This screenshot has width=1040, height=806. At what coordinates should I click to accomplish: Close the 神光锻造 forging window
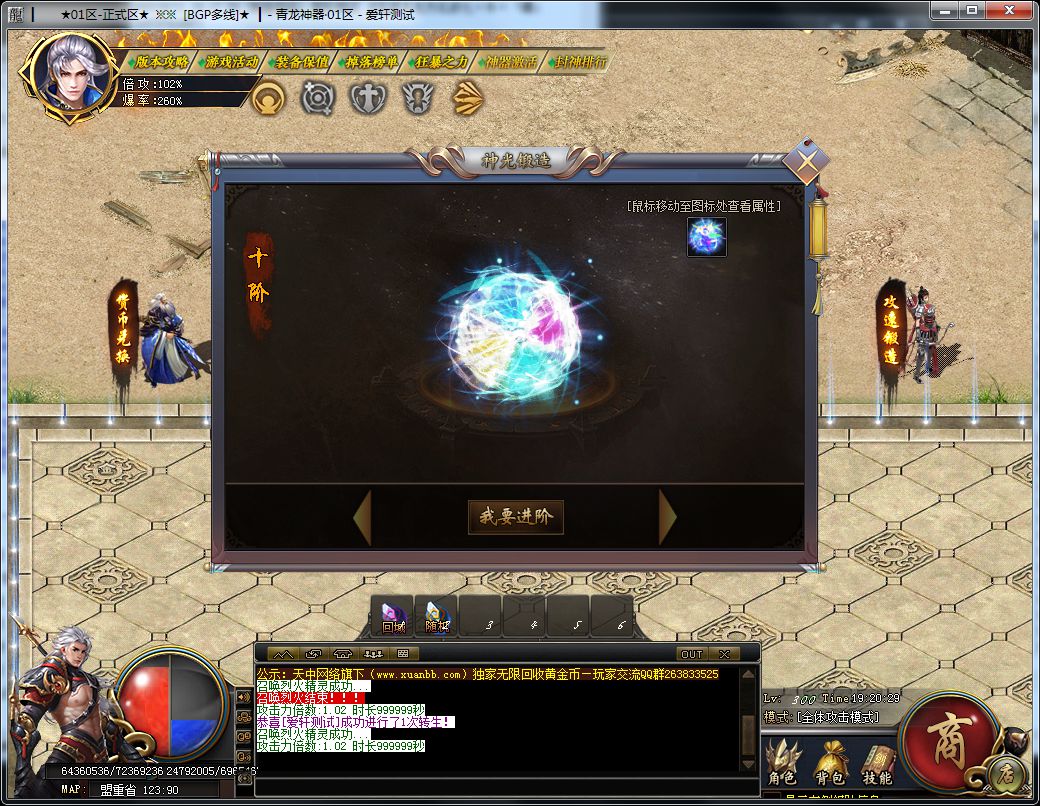pyautogui.click(x=806, y=160)
